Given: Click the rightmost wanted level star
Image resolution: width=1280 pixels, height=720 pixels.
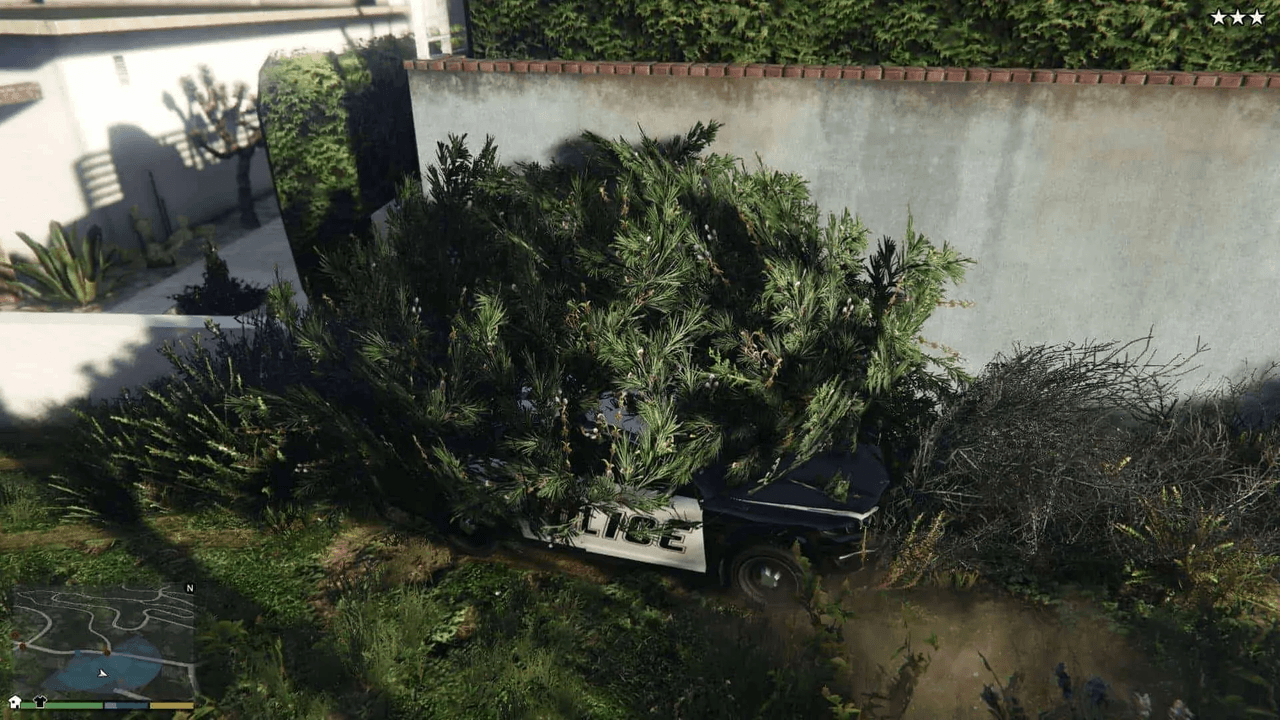Looking at the screenshot, I should pos(1256,16).
